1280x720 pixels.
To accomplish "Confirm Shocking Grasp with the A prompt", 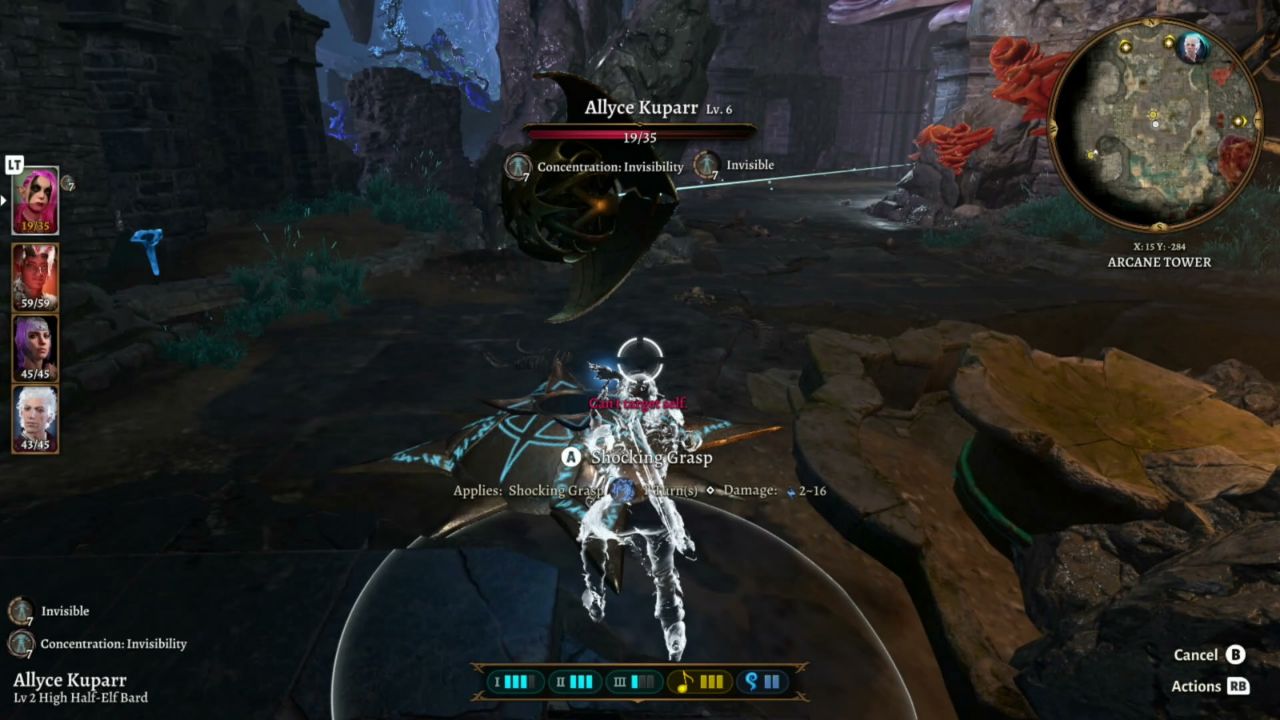I will (570, 457).
